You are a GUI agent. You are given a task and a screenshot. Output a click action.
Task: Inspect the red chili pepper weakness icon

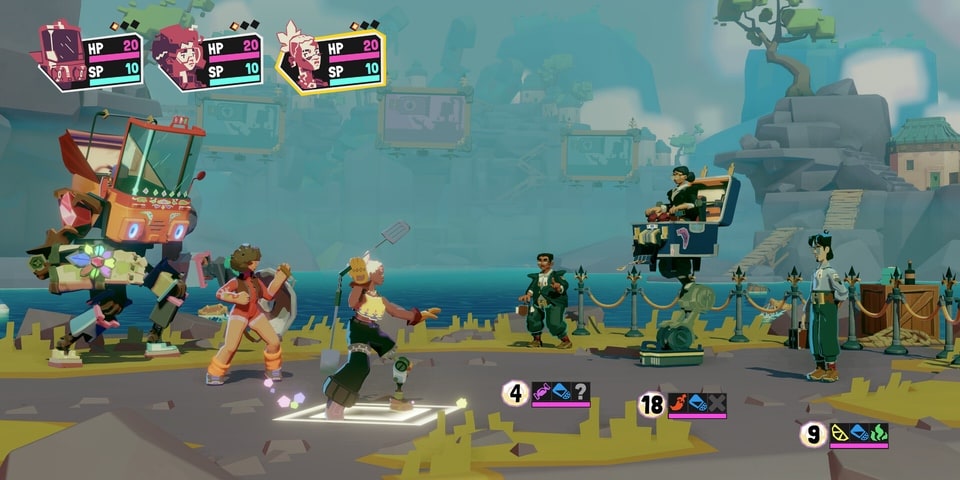(x=678, y=404)
